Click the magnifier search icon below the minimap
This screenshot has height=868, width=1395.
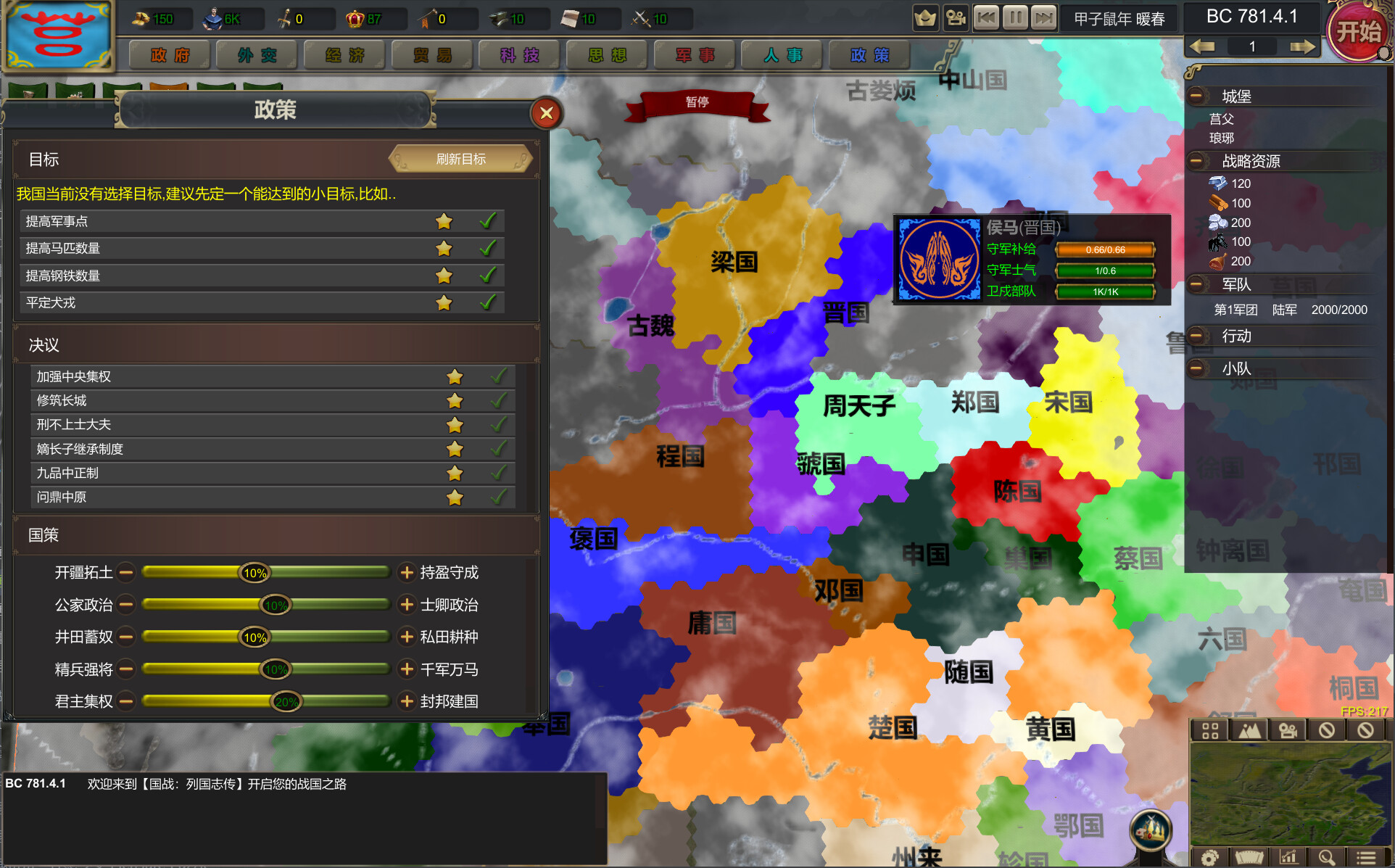click(1326, 856)
